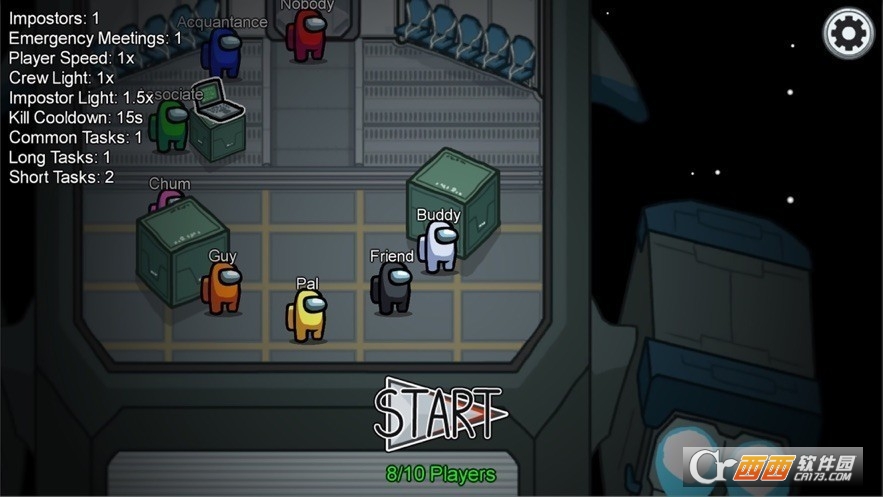Open the gear settings menu
883x497 pixels.
847,34
